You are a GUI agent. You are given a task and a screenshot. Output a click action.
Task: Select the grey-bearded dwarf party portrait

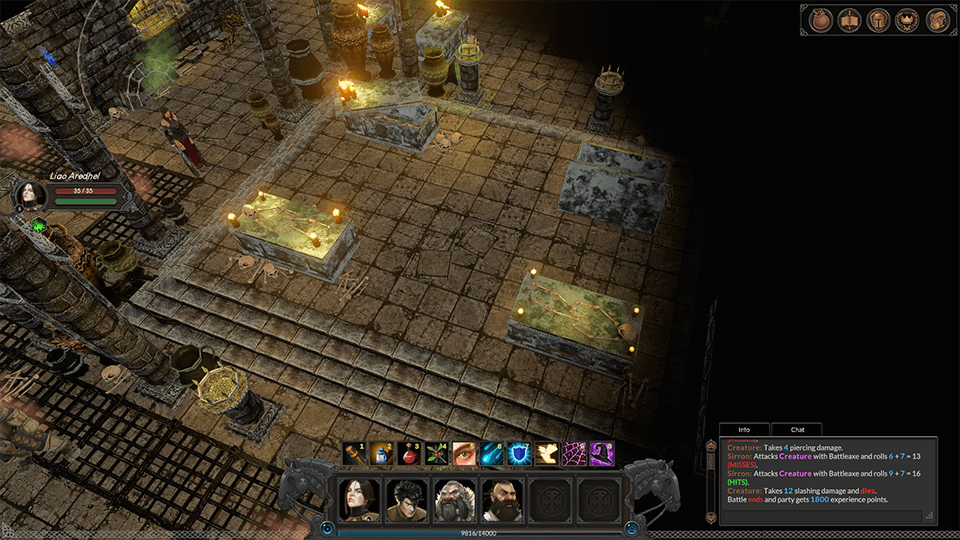click(x=453, y=499)
